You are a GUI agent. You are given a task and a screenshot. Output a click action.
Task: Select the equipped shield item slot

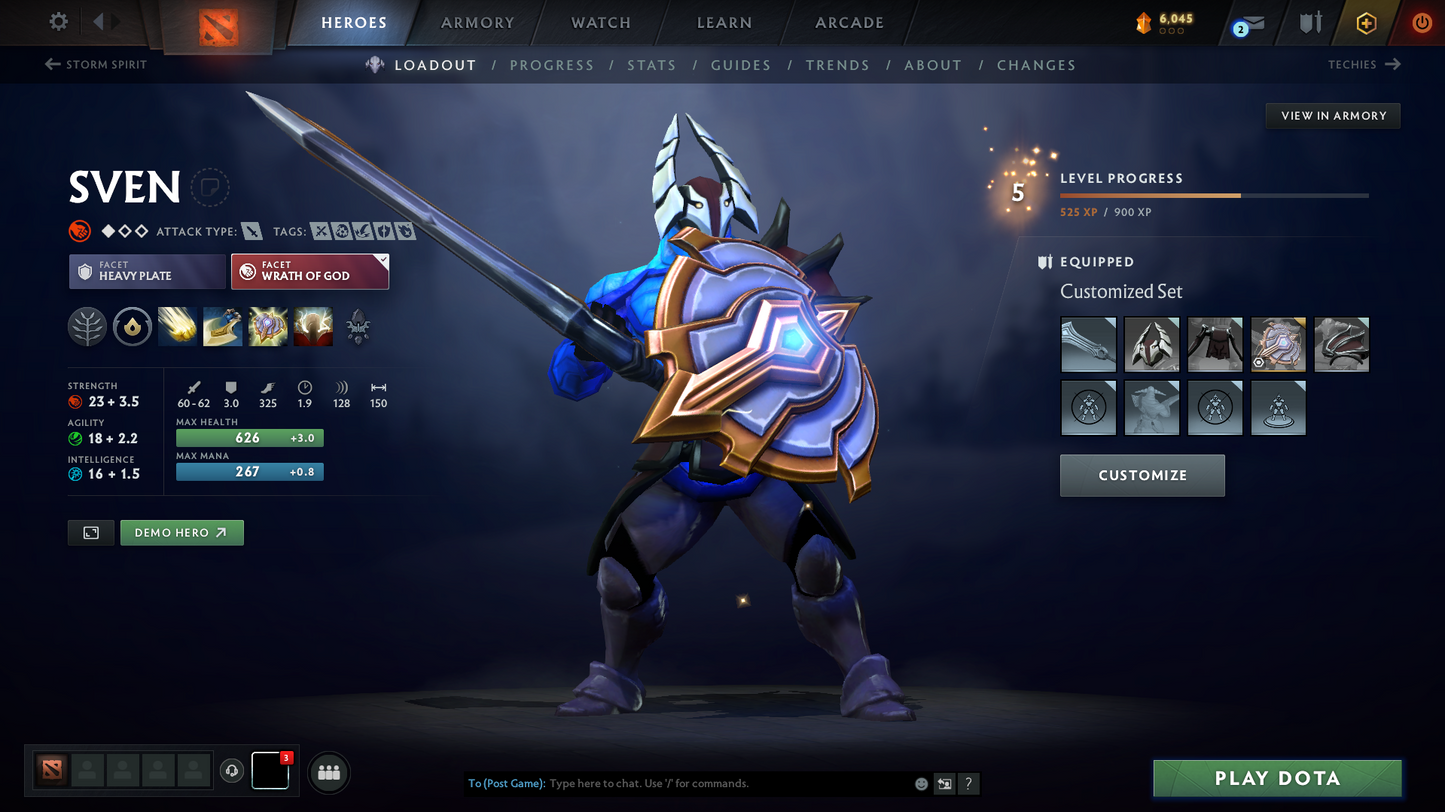[1278, 345]
